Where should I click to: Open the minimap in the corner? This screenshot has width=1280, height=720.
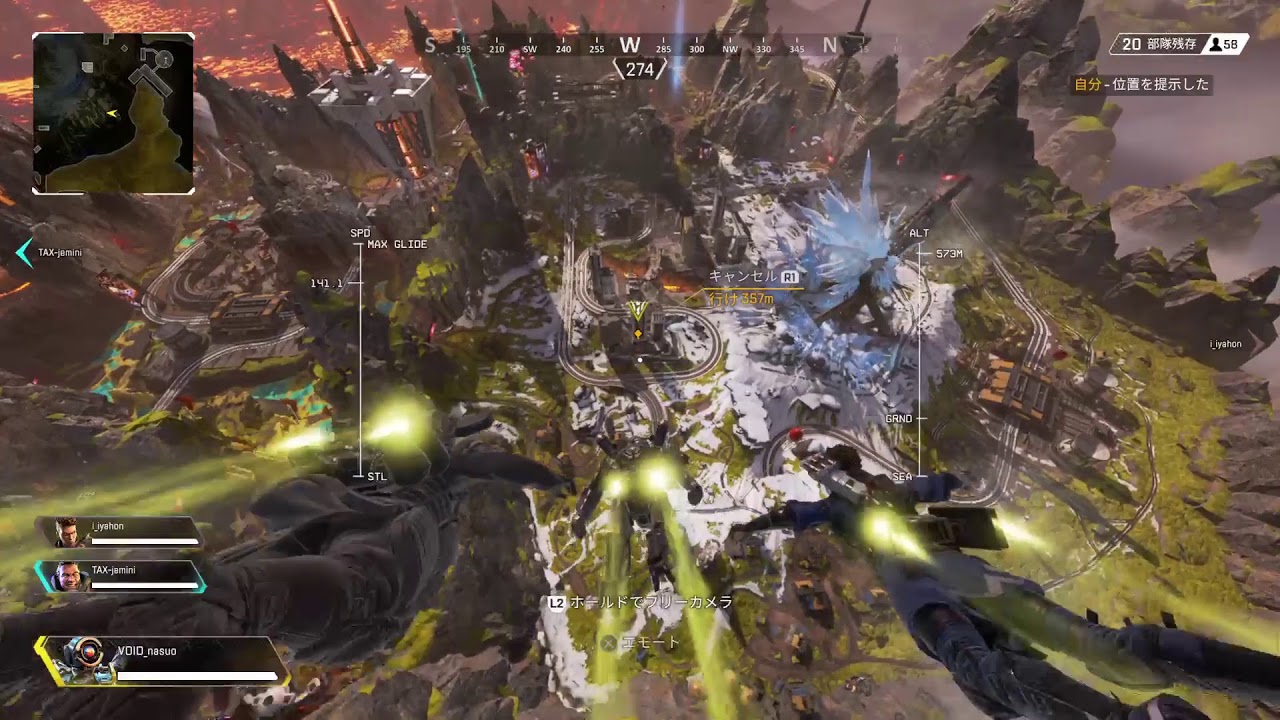(x=113, y=113)
